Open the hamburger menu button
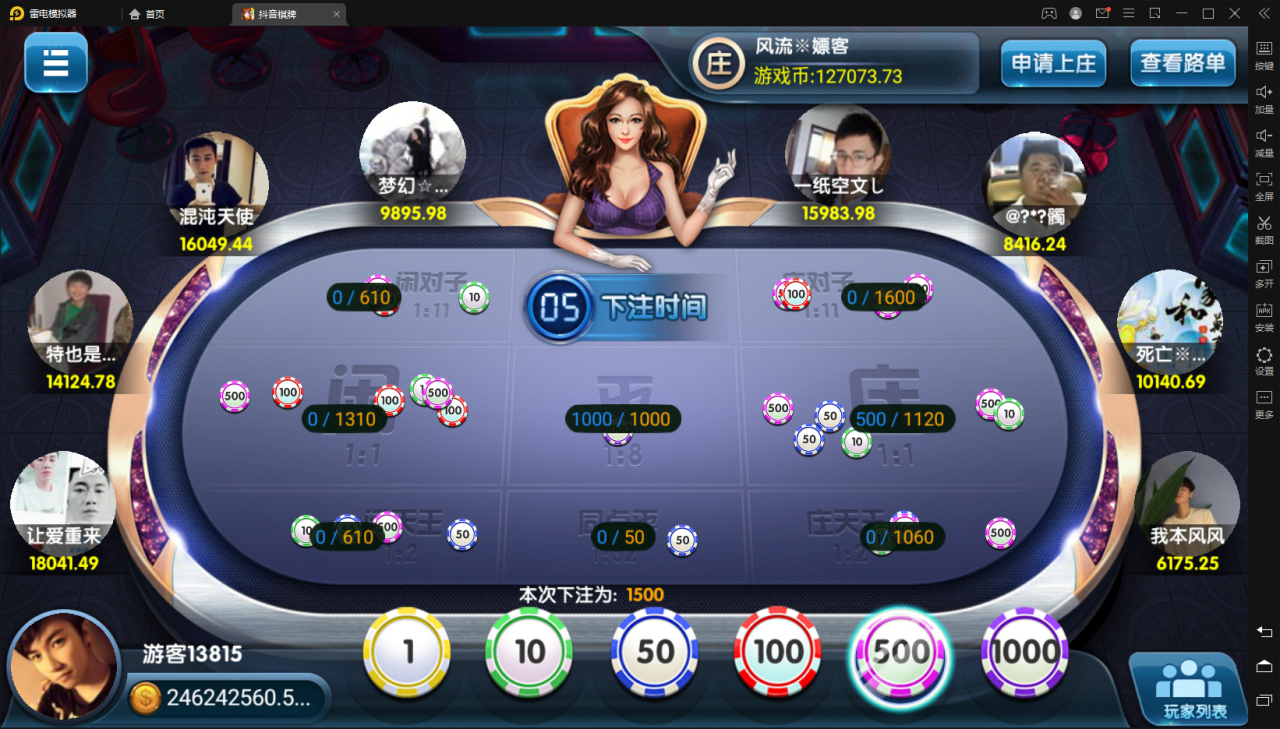Screen dimensions: 1280x729 click(56, 62)
